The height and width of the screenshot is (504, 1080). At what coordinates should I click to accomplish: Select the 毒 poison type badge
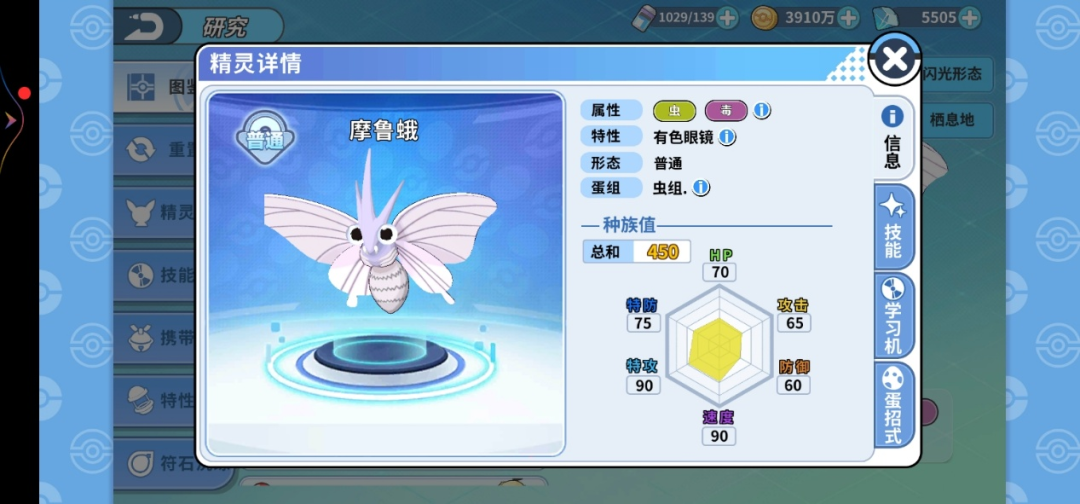pyautogui.click(x=726, y=110)
